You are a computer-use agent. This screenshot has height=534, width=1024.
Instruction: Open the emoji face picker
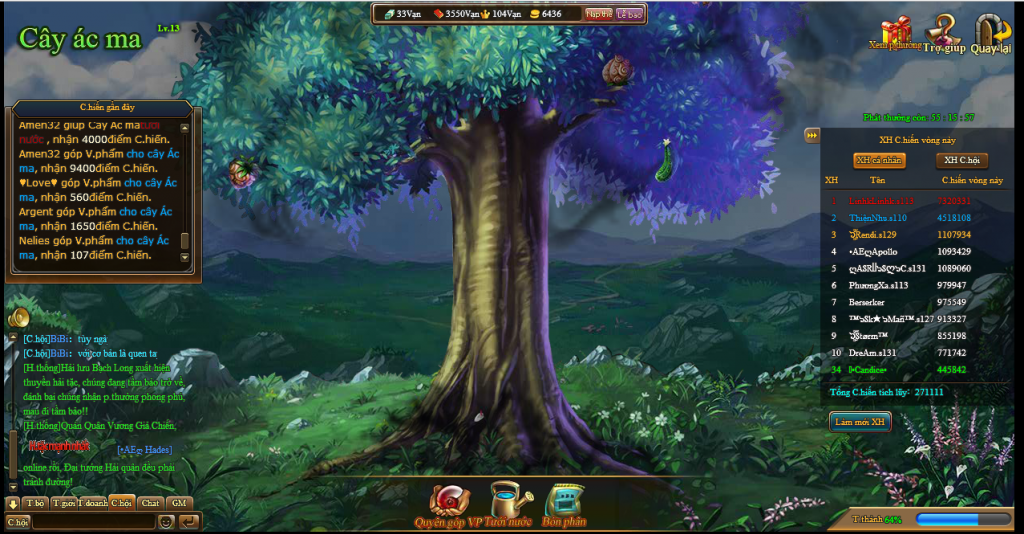click(x=166, y=521)
